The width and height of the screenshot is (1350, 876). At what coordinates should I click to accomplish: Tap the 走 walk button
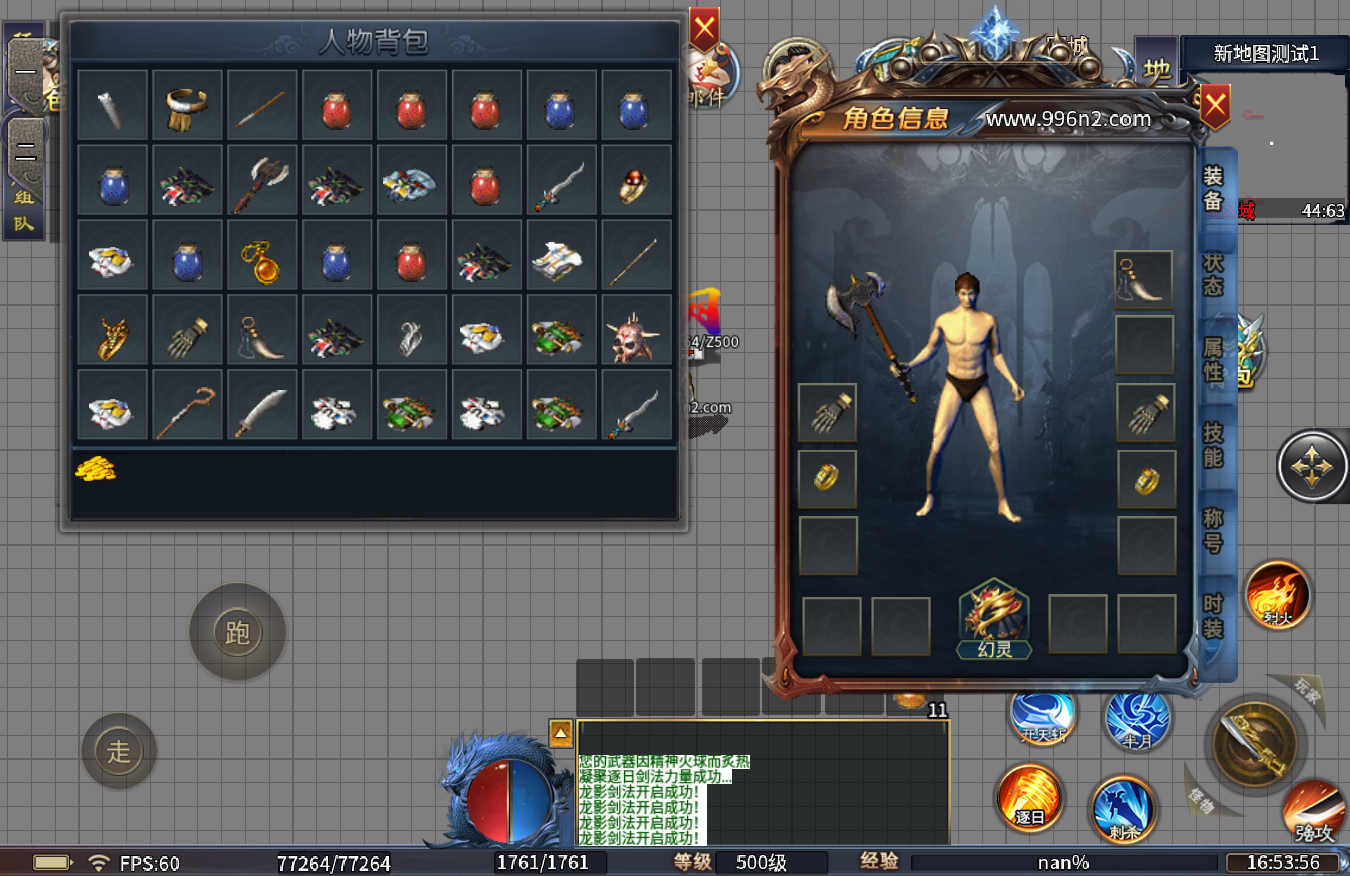[x=119, y=751]
